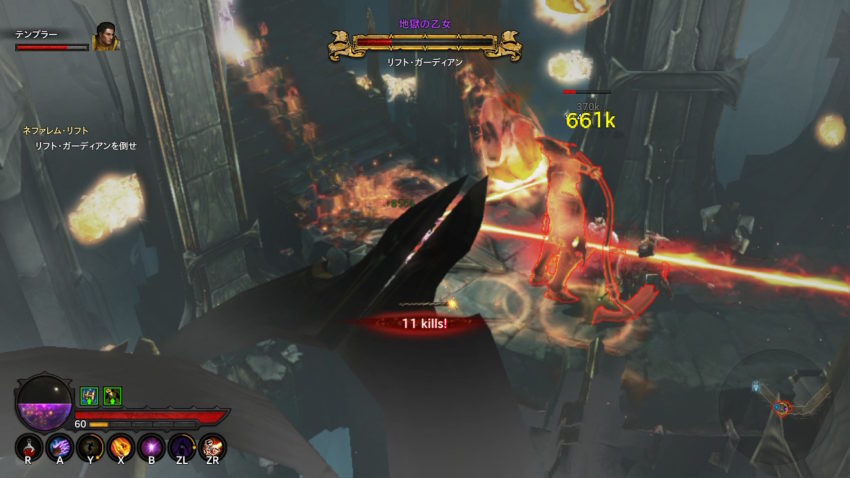Click the Templar follower portrait

(x=104, y=40)
